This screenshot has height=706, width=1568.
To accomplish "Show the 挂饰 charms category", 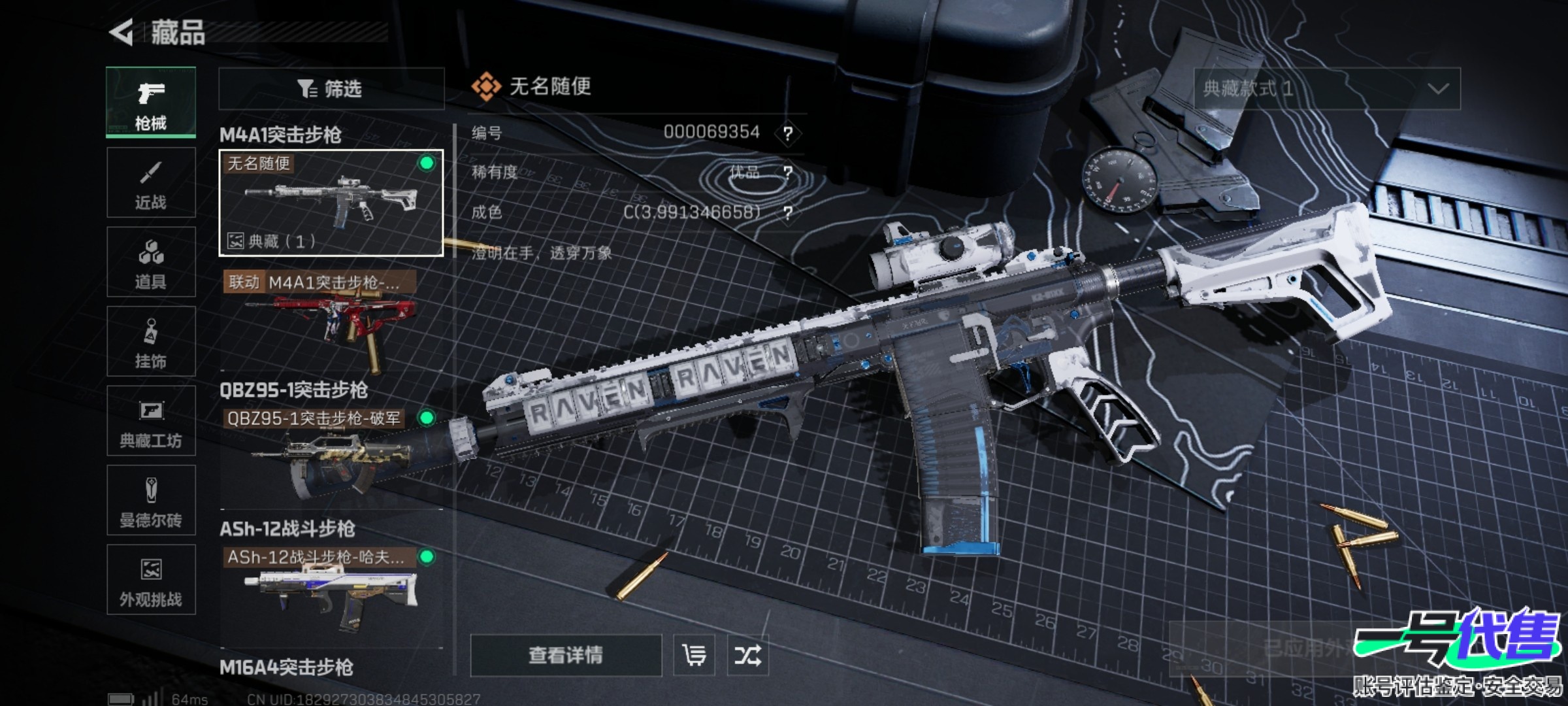I will [151, 341].
